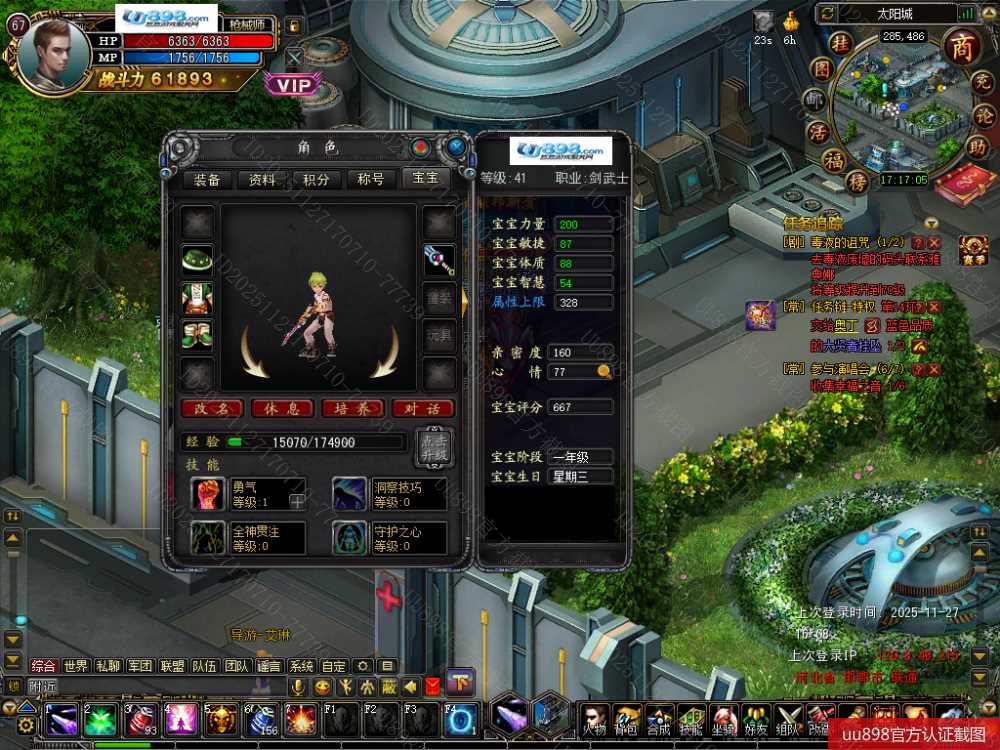Click the 改名 rename button
The image size is (1000, 750).
pyautogui.click(x=212, y=408)
